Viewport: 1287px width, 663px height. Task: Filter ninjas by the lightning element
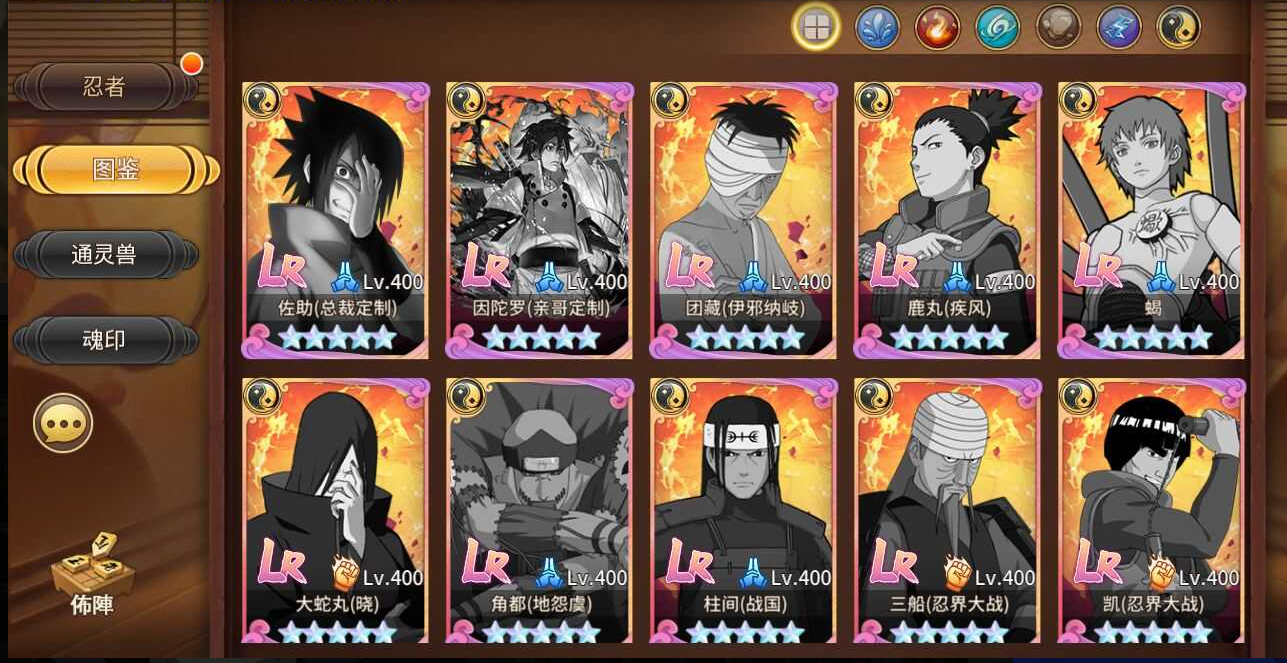coord(1118,28)
